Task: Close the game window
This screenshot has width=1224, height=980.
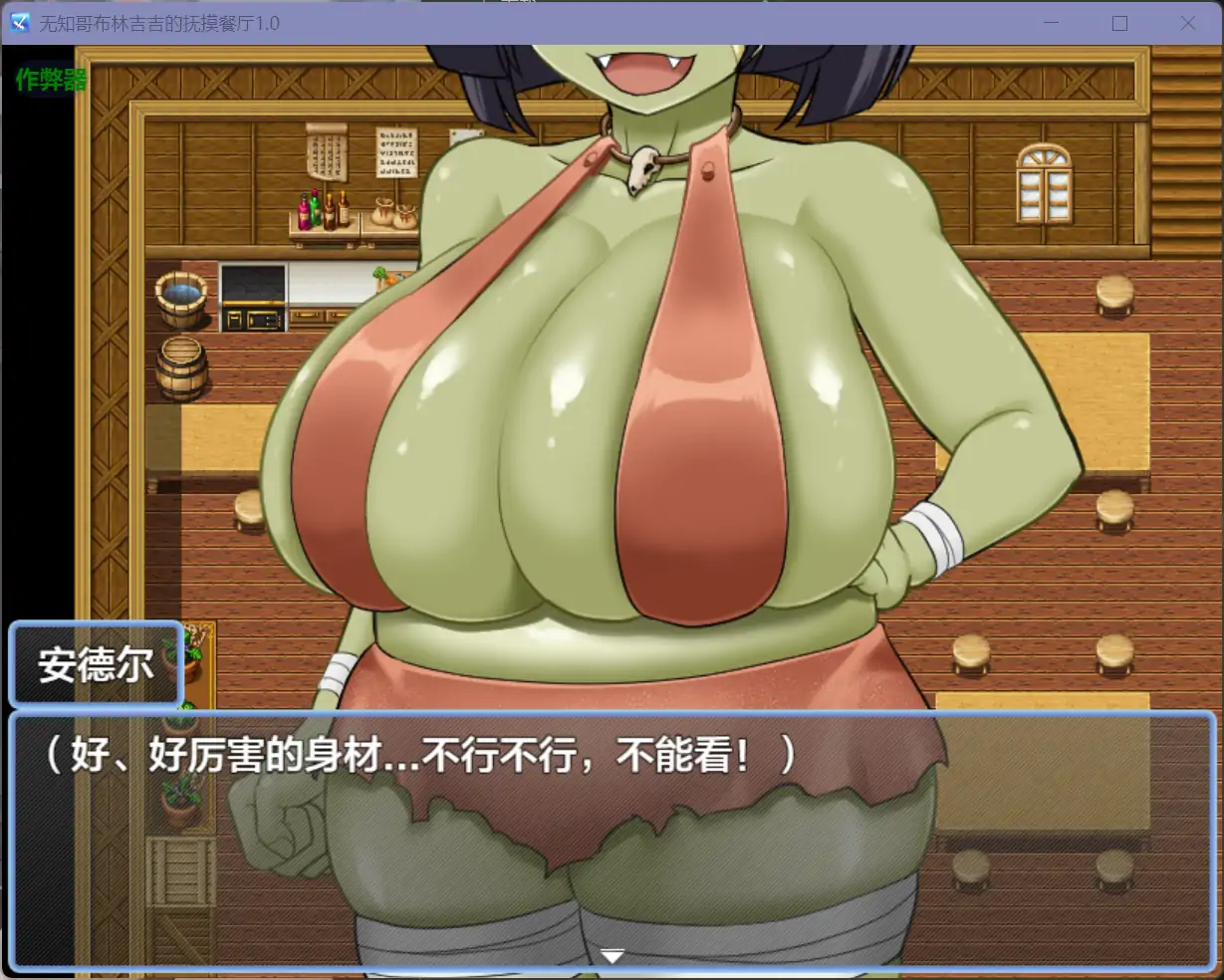Action: tap(1187, 23)
